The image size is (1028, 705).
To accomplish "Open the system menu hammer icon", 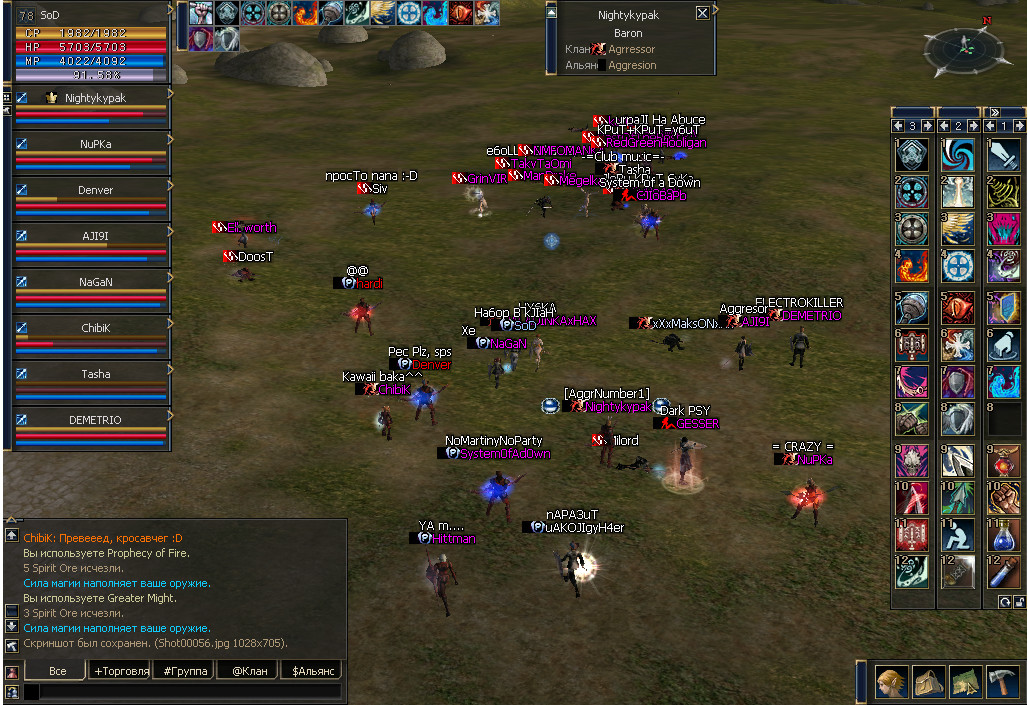I will pyautogui.click(x=1002, y=681).
